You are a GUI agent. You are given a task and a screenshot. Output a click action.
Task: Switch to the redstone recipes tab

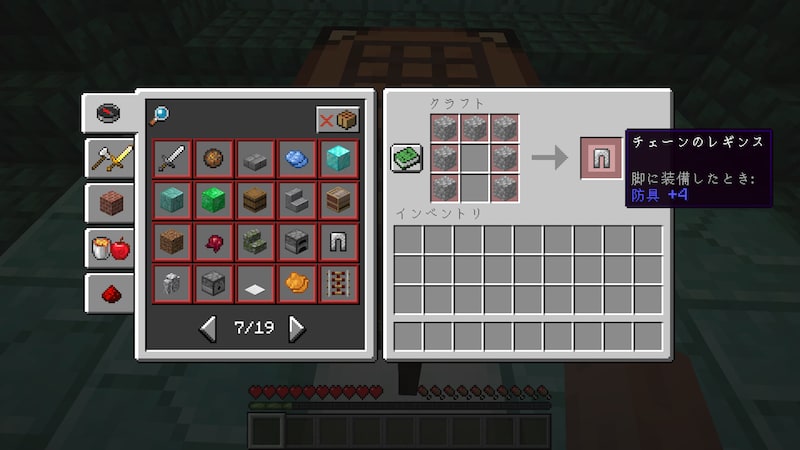pos(110,292)
